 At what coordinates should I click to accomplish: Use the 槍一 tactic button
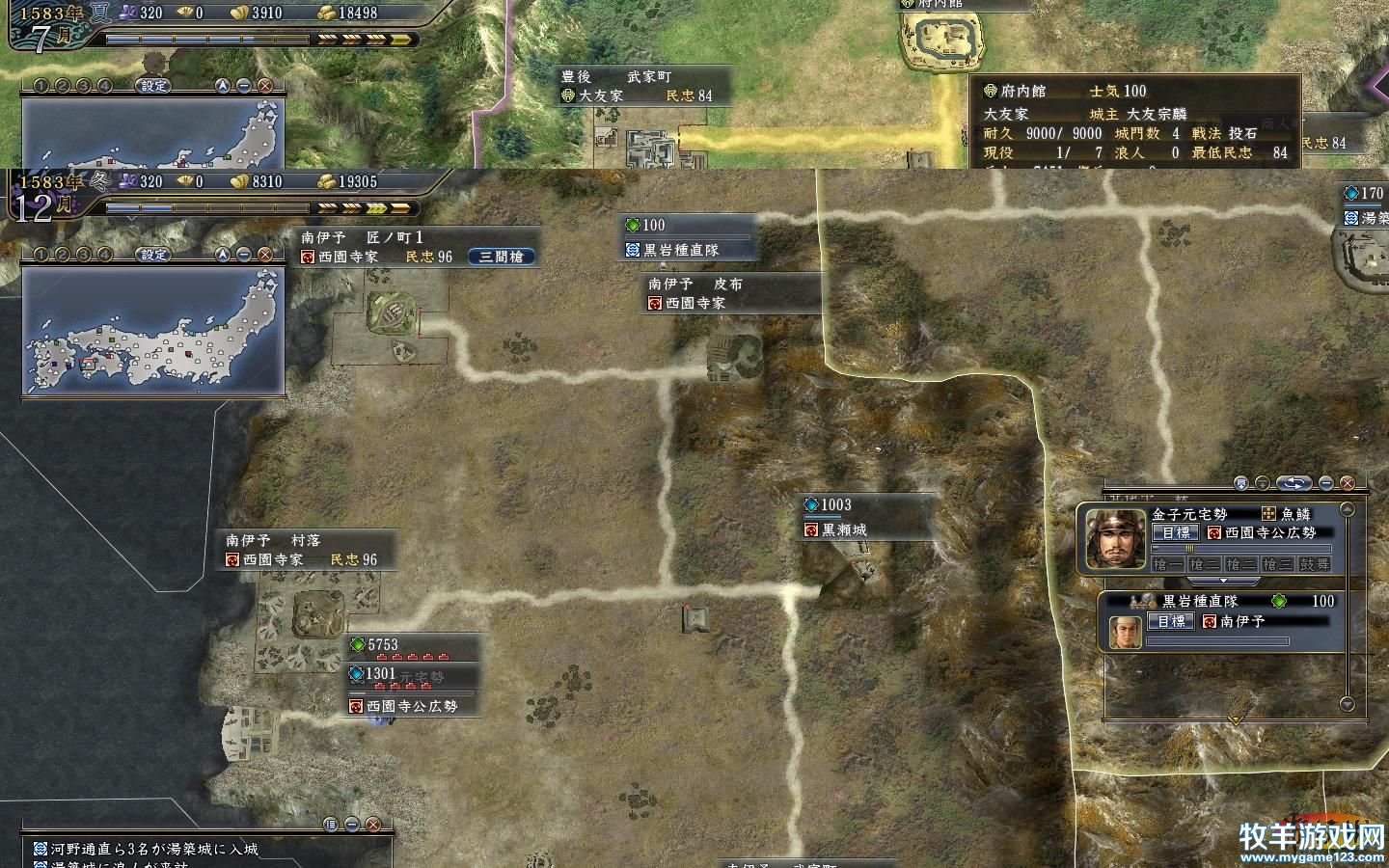point(1167,564)
